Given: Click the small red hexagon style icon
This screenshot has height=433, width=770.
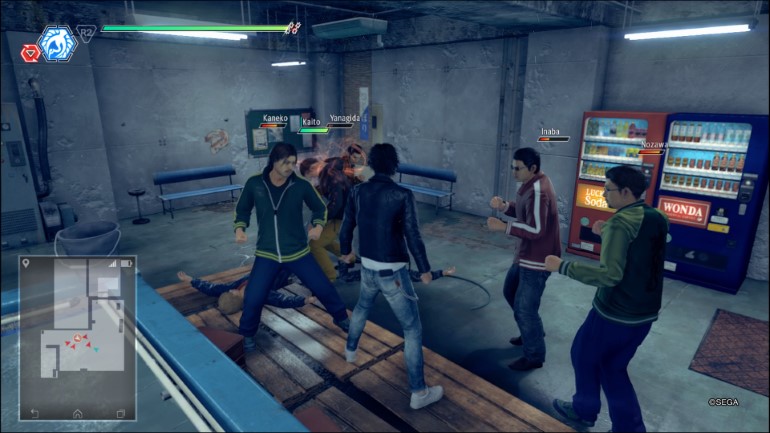Looking at the screenshot, I should point(30,53).
